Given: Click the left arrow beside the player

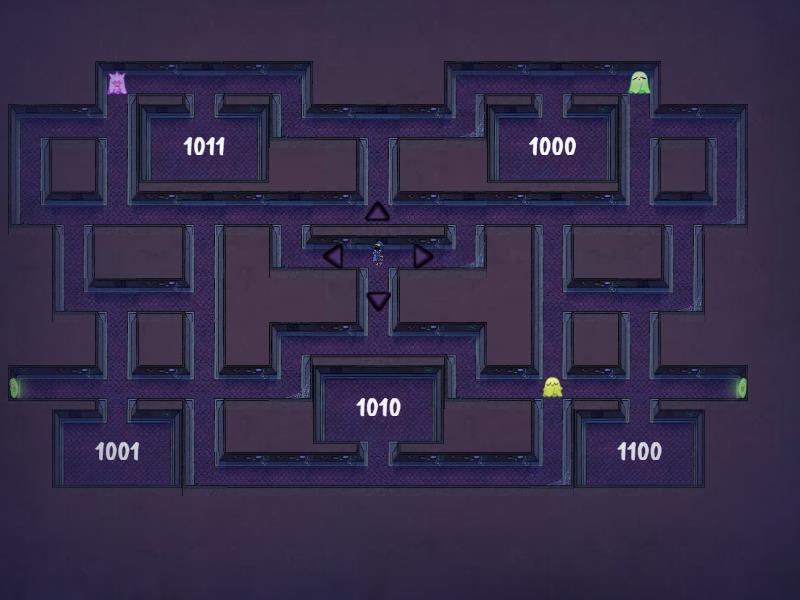Looking at the screenshot, I should click(x=333, y=256).
